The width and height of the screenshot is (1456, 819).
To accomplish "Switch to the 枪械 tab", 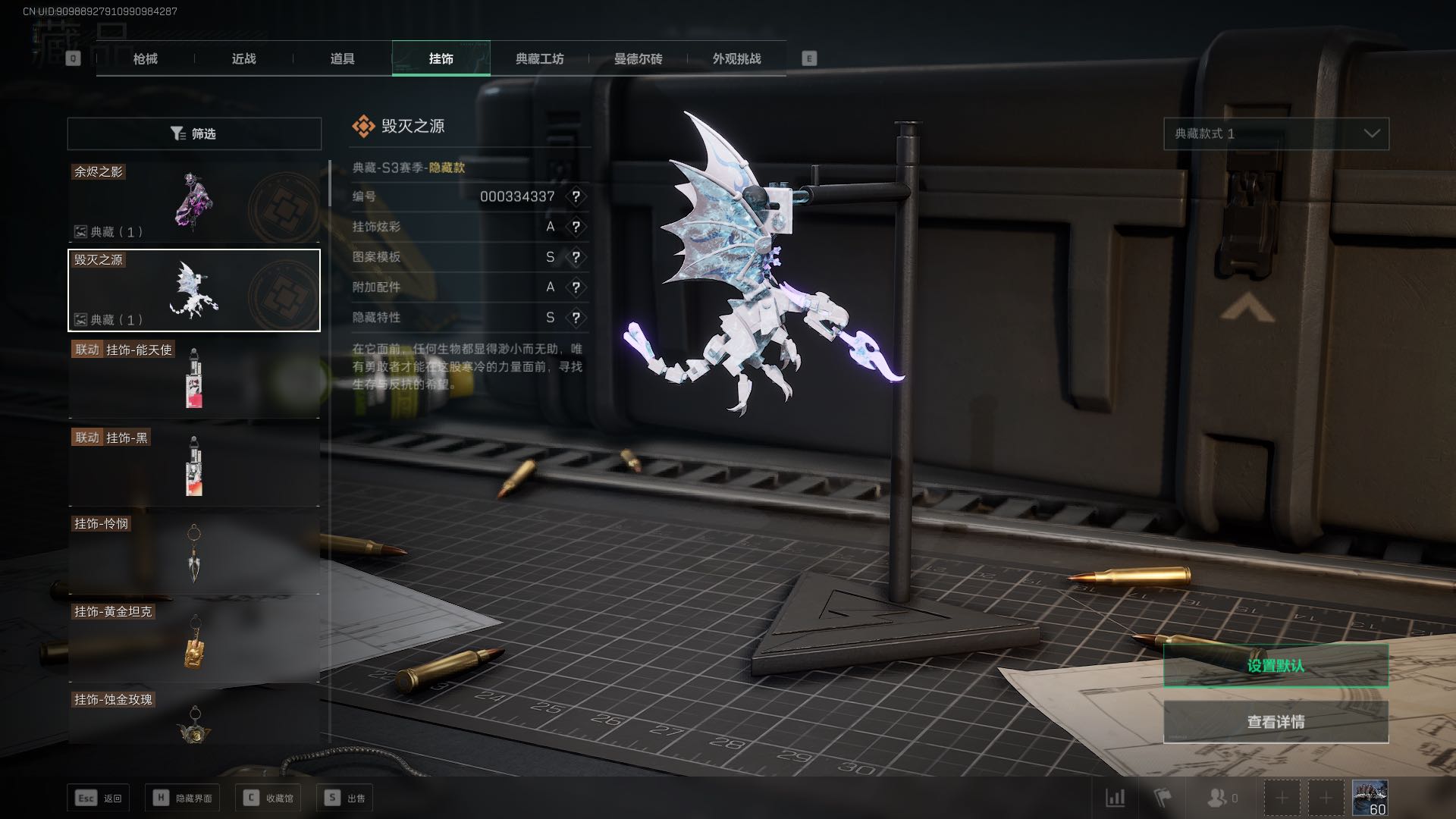I will click(x=146, y=58).
